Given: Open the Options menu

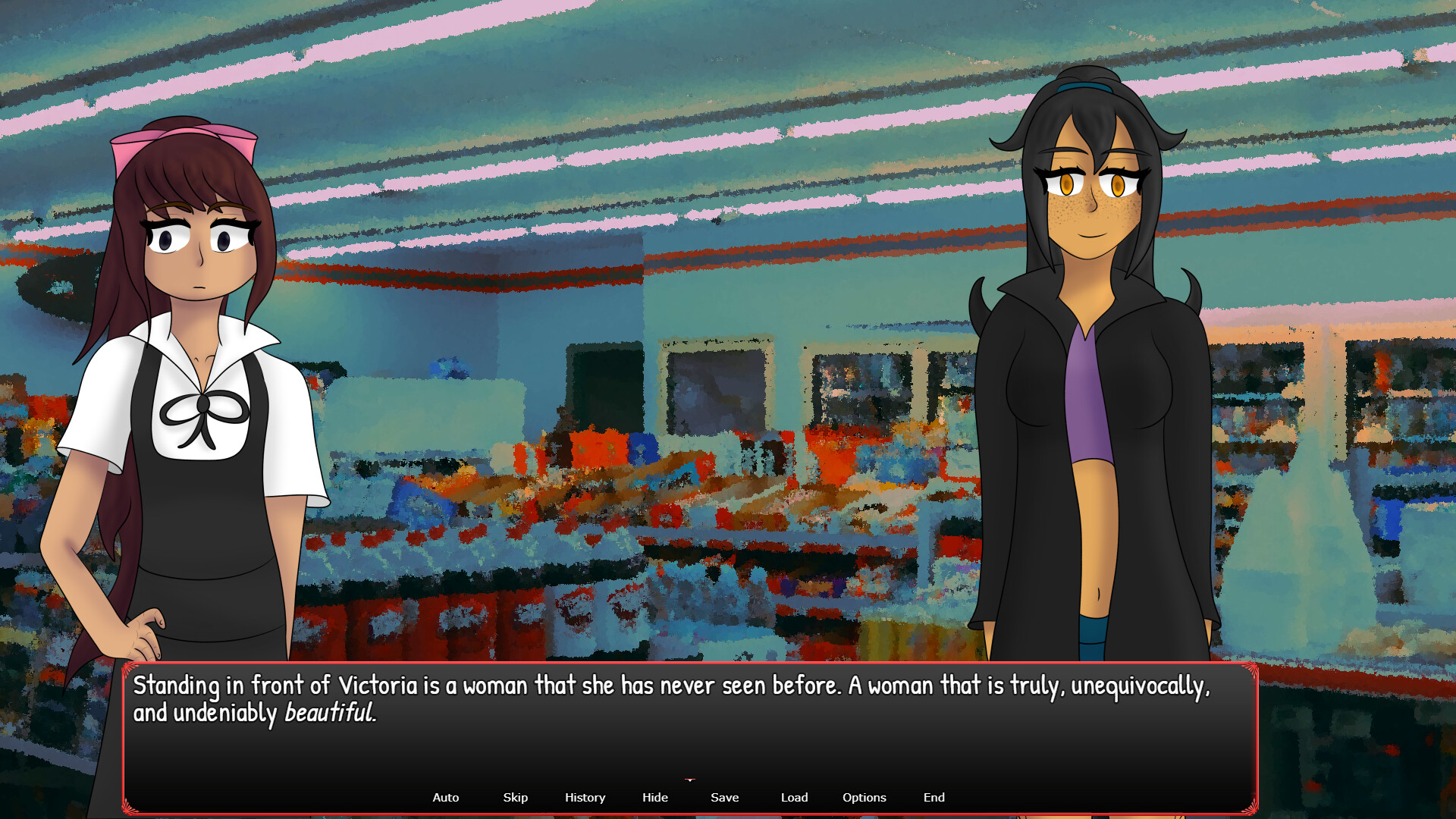Looking at the screenshot, I should tap(864, 797).
